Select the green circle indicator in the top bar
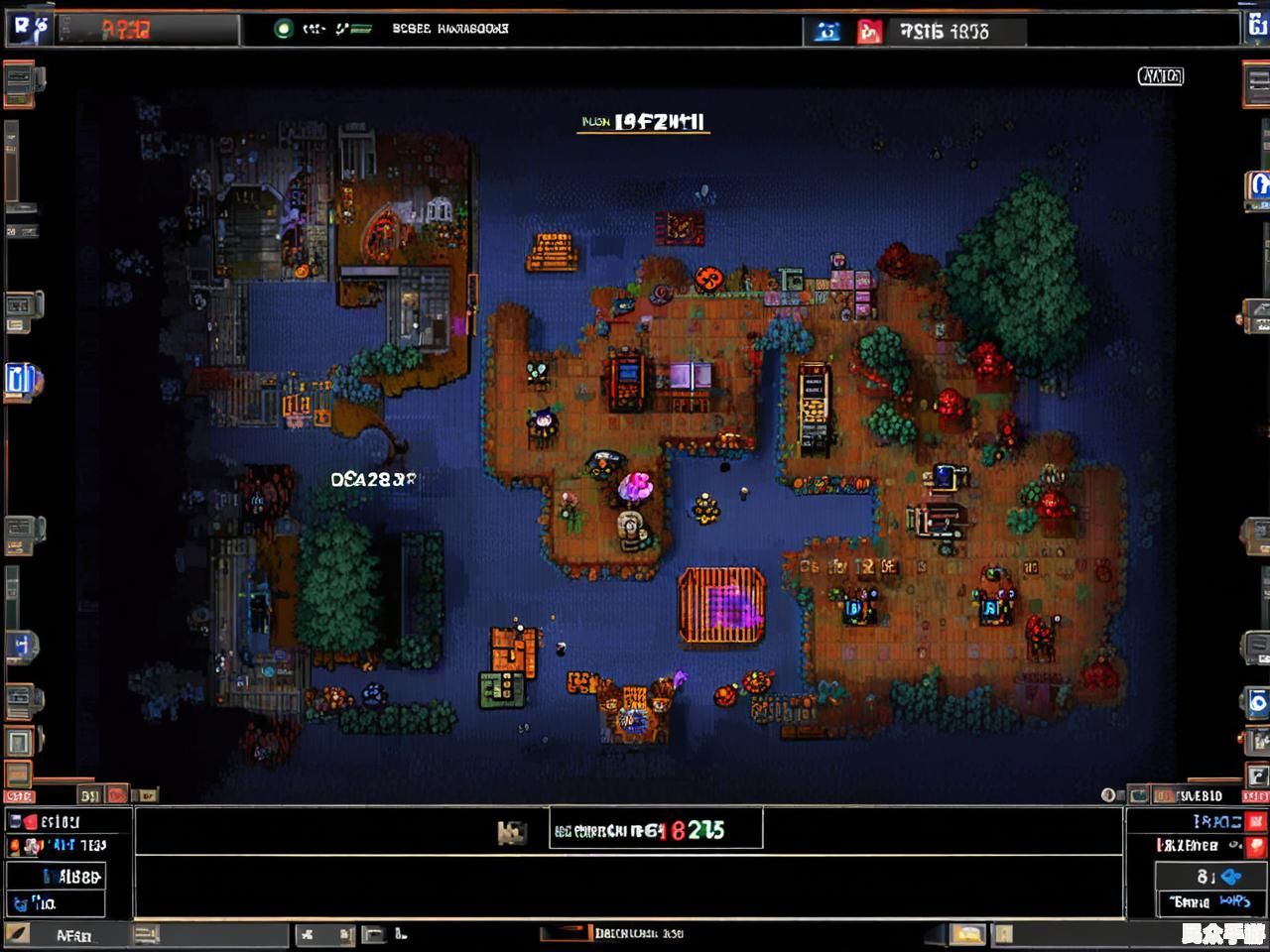 pos(284,29)
